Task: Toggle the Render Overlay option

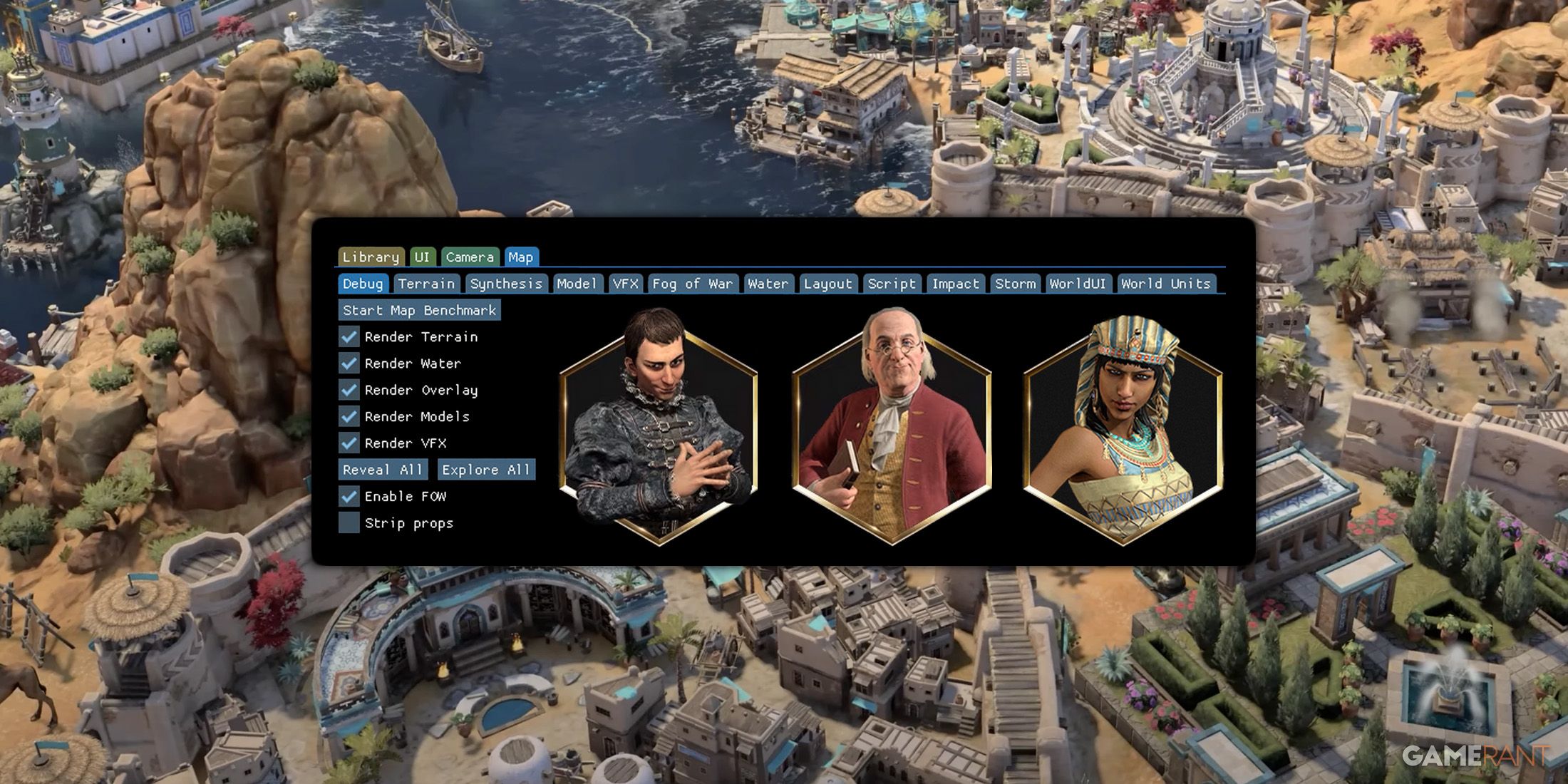Action: 349,390
